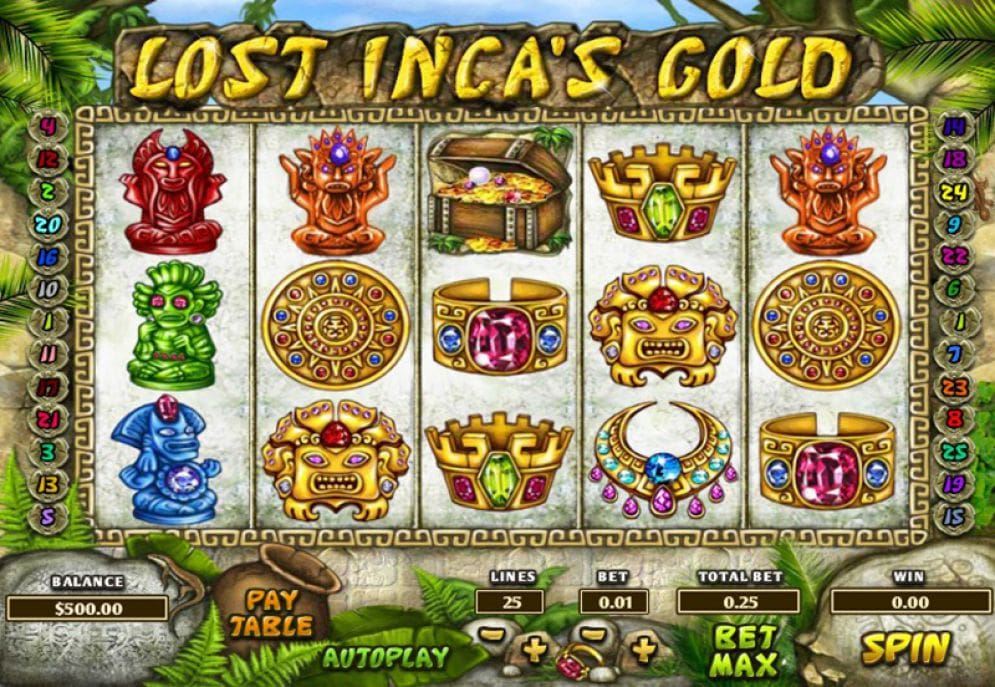This screenshot has width=995, height=687.
Task: Spin the reels
Action: pos(906,648)
